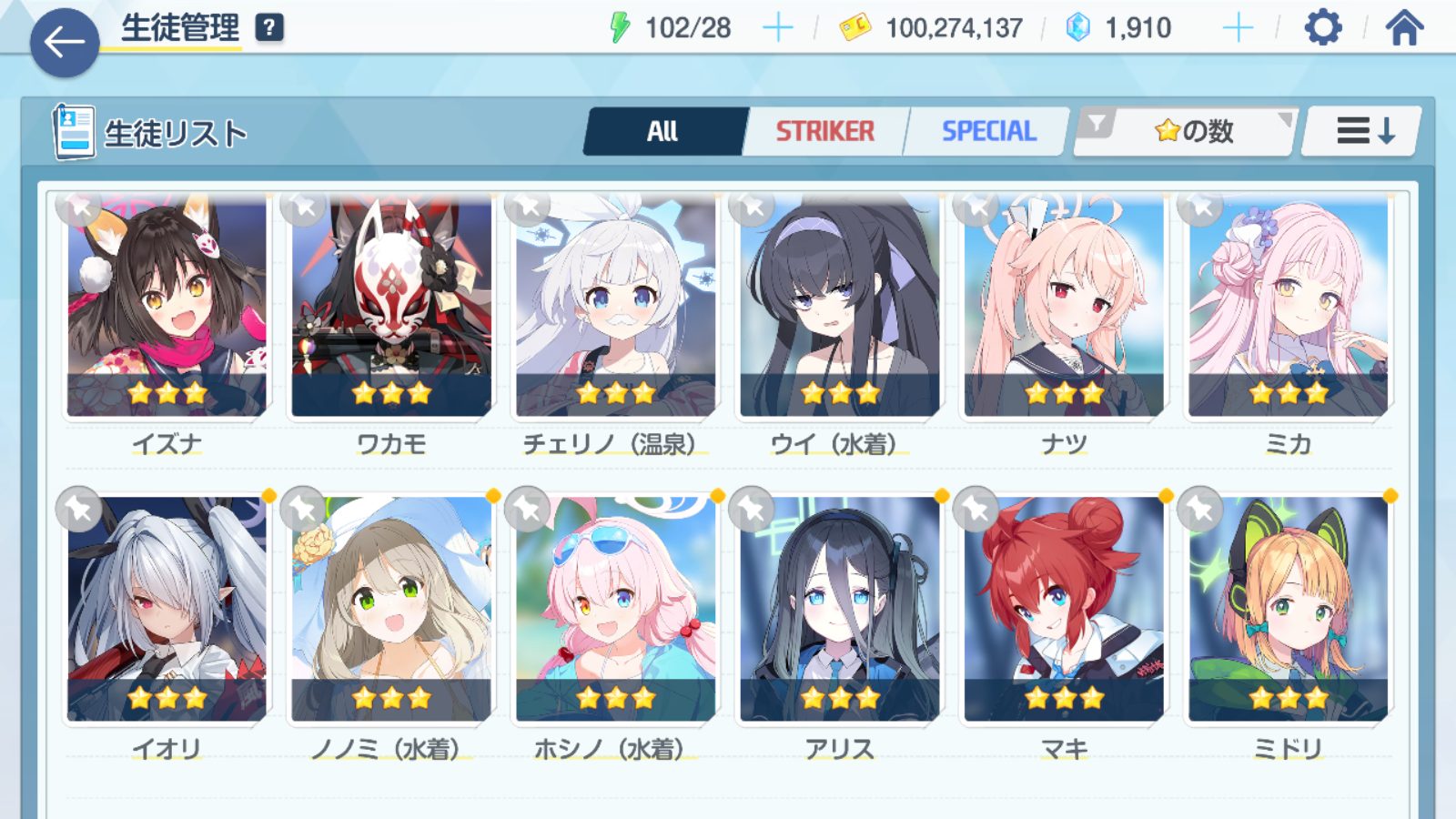1456x819 pixels.
Task: Select ノノミ(水着) student card
Action: (391, 609)
